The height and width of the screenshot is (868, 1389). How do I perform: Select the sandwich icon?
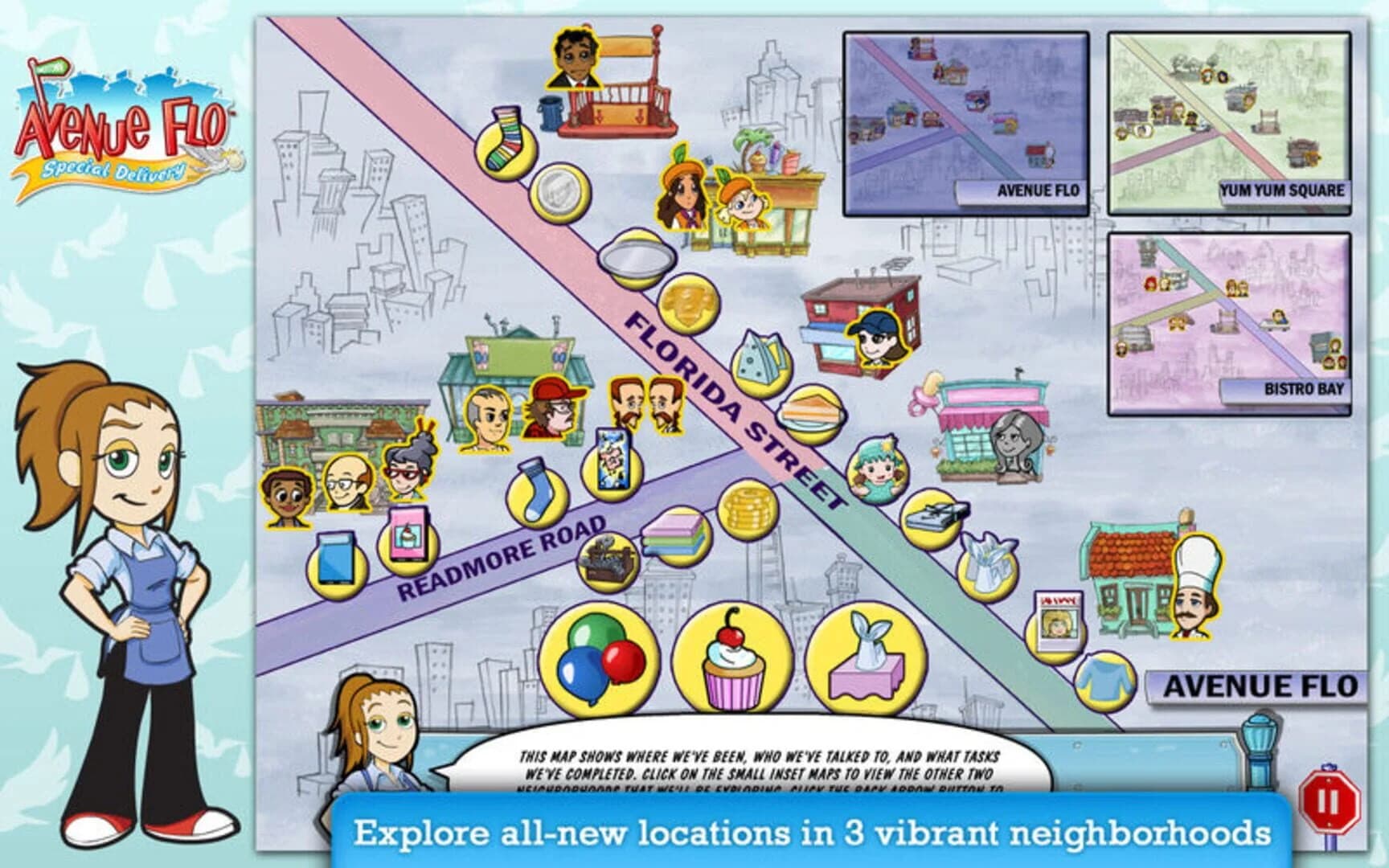point(812,414)
